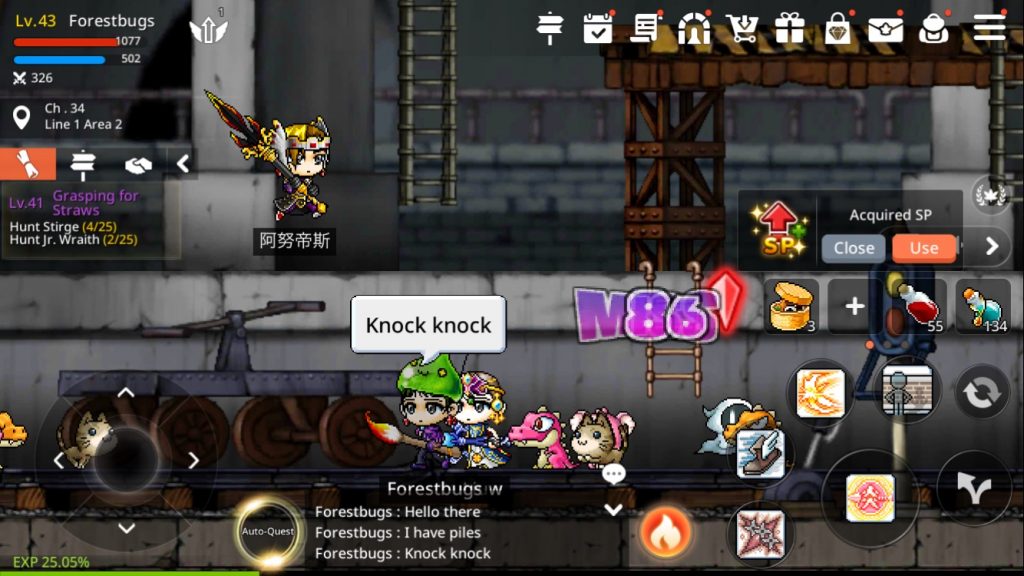Image resolution: width=1024 pixels, height=576 pixels.
Task: Toggle the Auto-Quest button
Action: pos(268,531)
